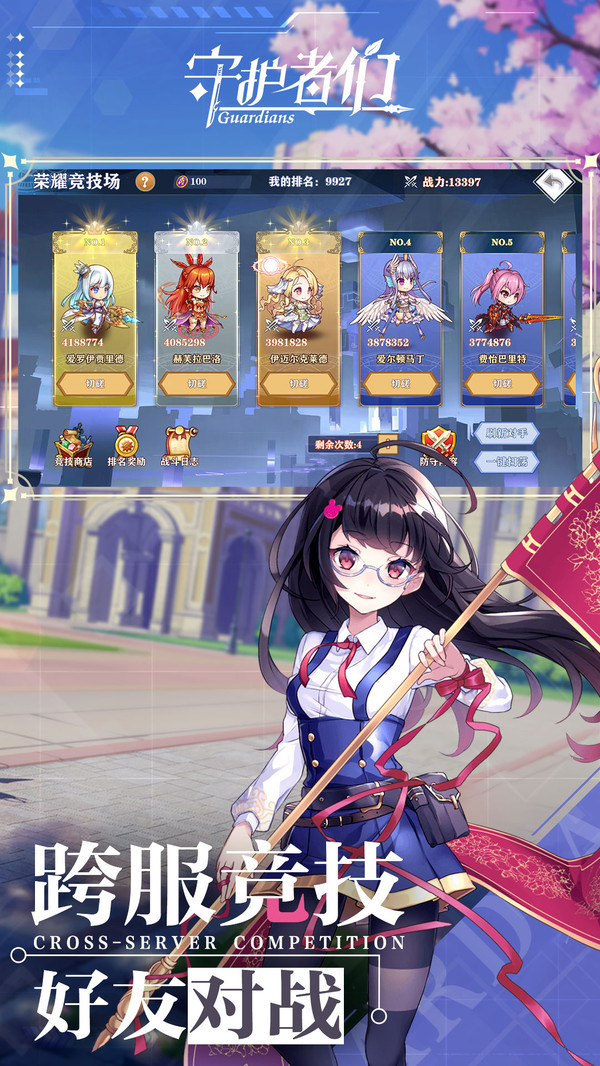Challenge NO.4 player 爱尔顿马丁

click(400, 383)
